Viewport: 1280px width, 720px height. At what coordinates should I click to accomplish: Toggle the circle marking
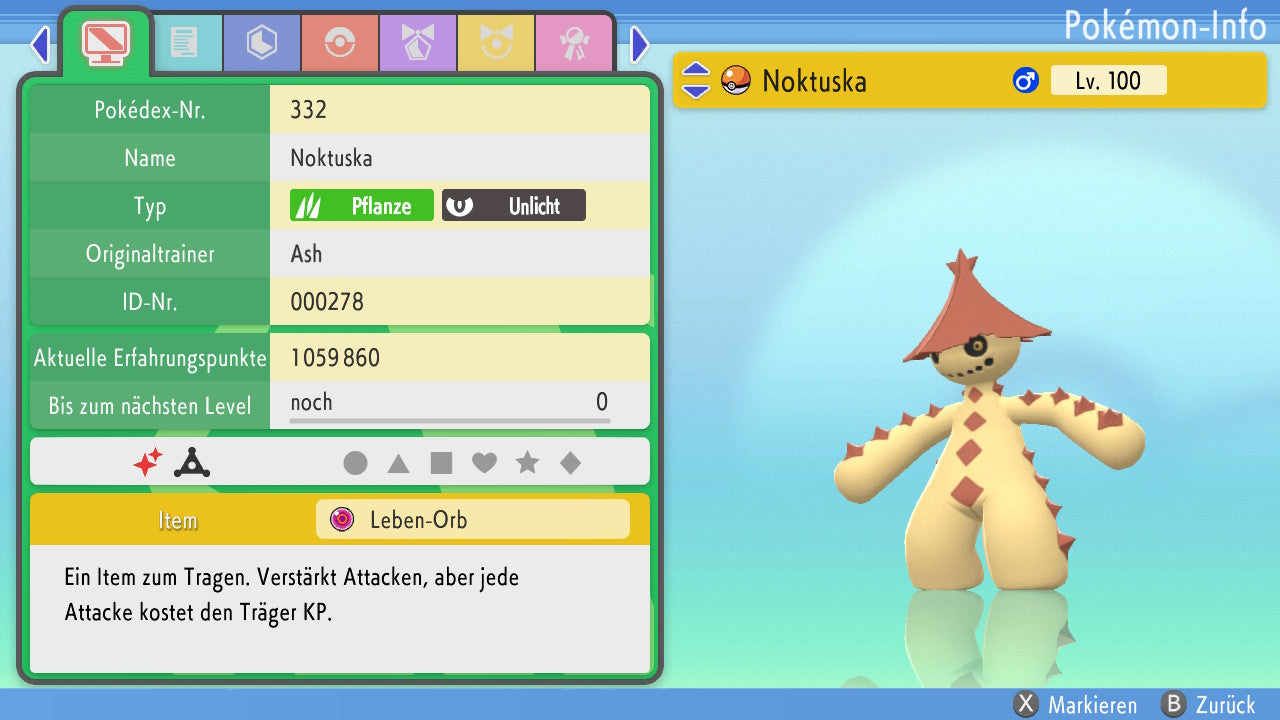pos(355,463)
